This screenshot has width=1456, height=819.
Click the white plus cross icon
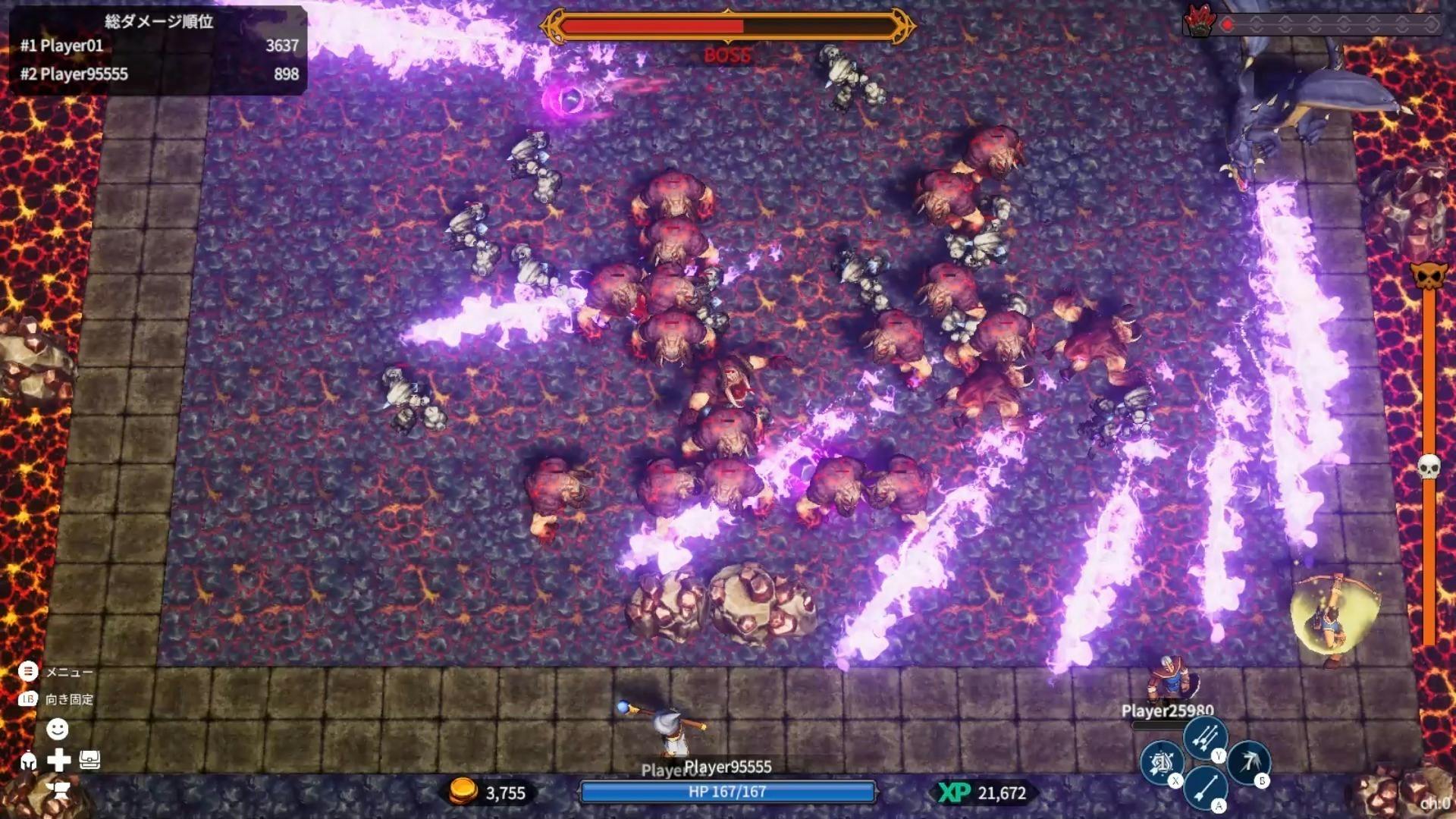tap(58, 760)
